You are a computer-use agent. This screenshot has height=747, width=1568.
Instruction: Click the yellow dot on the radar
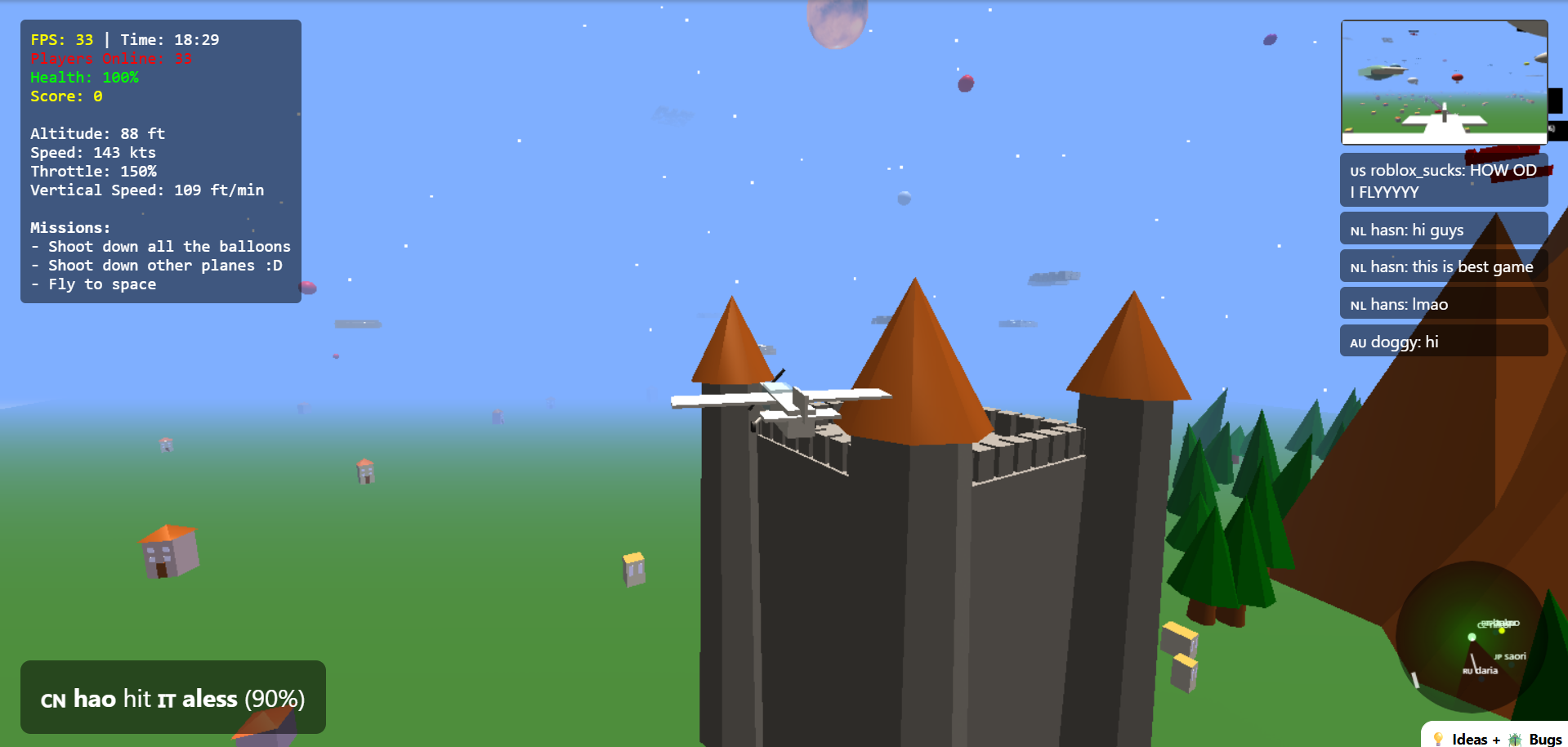pos(1502,631)
